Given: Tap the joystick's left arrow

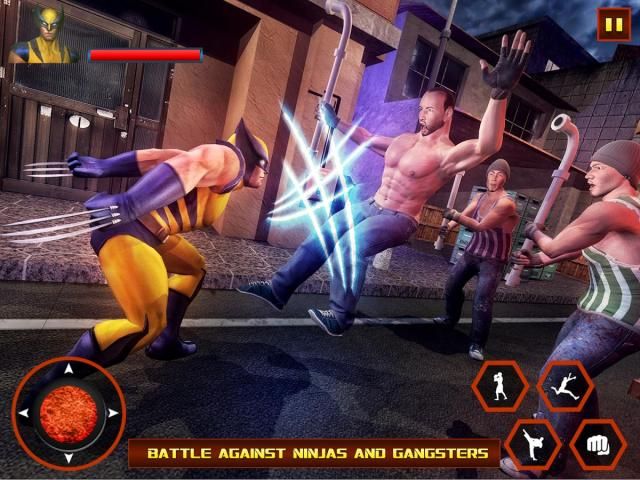Looking at the screenshot, I should [26, 412].
